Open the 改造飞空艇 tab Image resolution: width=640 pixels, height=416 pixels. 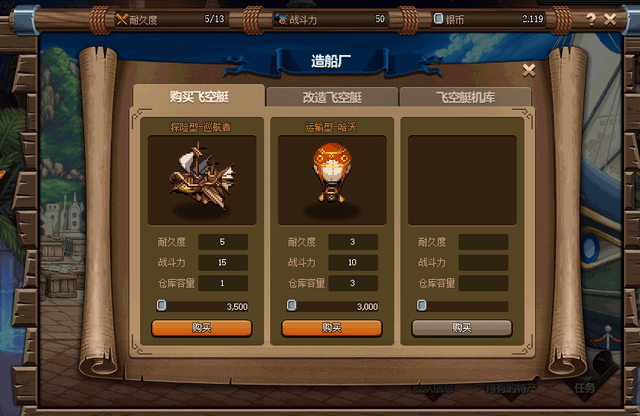click(x=331, y=96)
